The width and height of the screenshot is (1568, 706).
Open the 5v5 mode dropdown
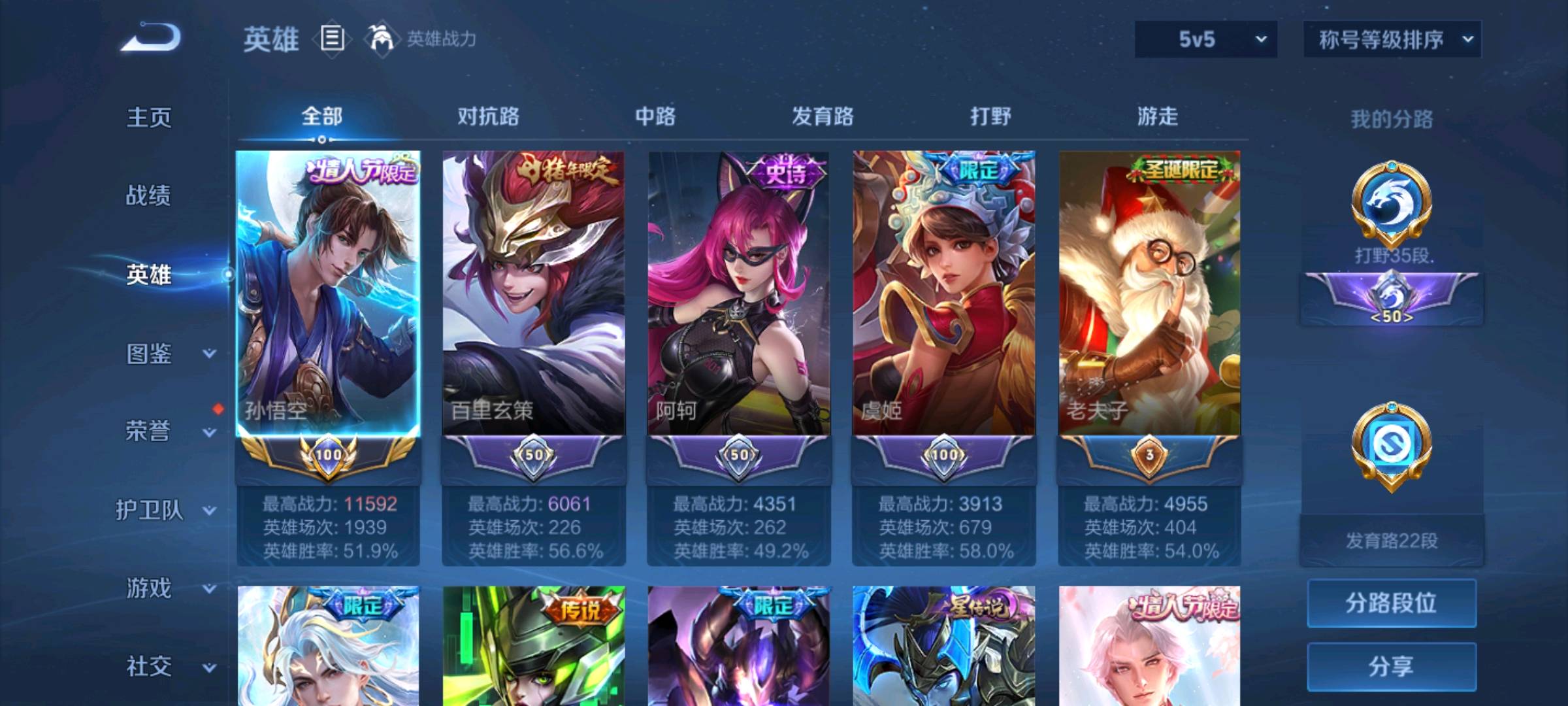[x=1205, y=39]
